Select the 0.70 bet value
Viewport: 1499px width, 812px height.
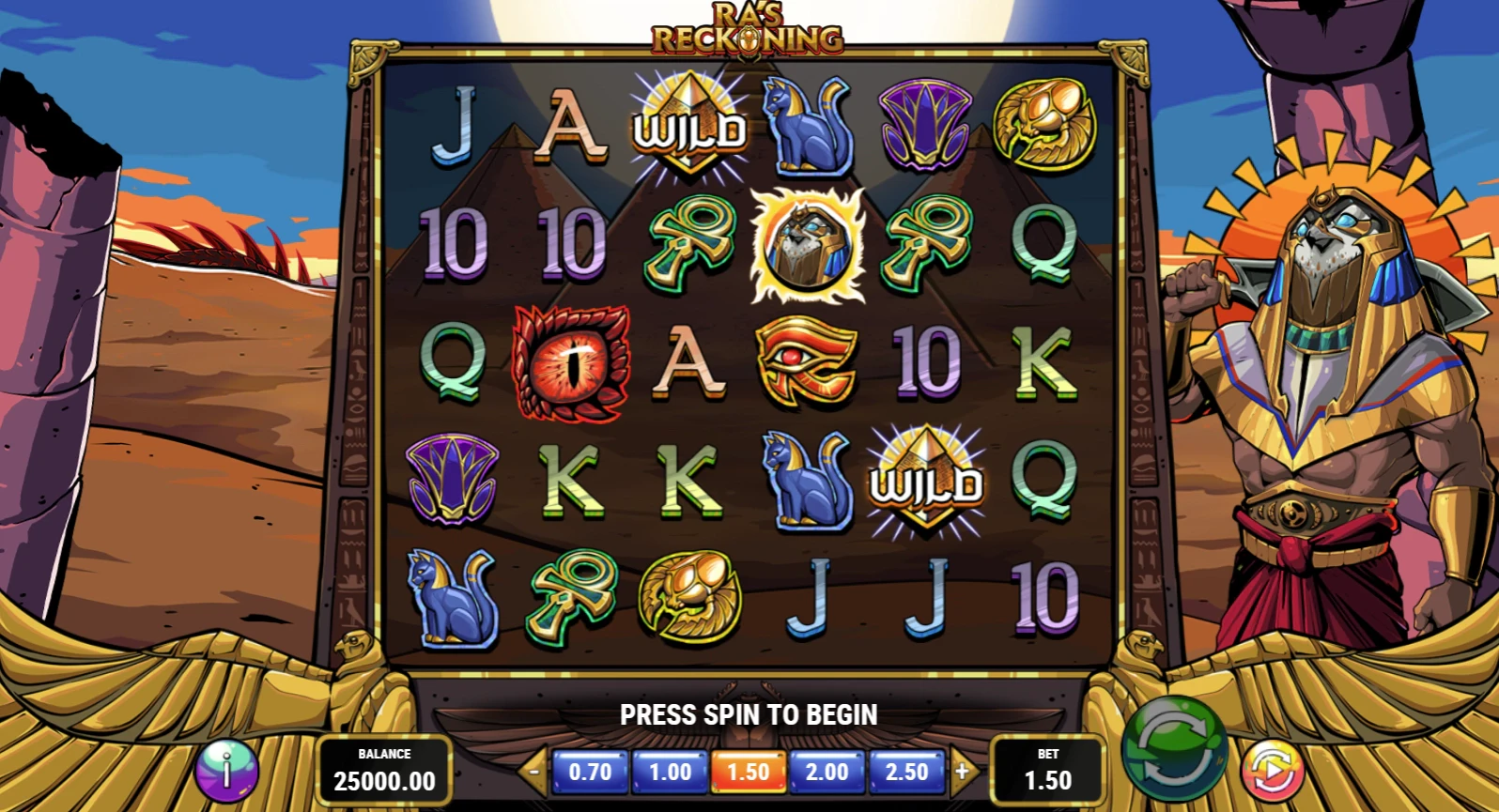(590, 772)
